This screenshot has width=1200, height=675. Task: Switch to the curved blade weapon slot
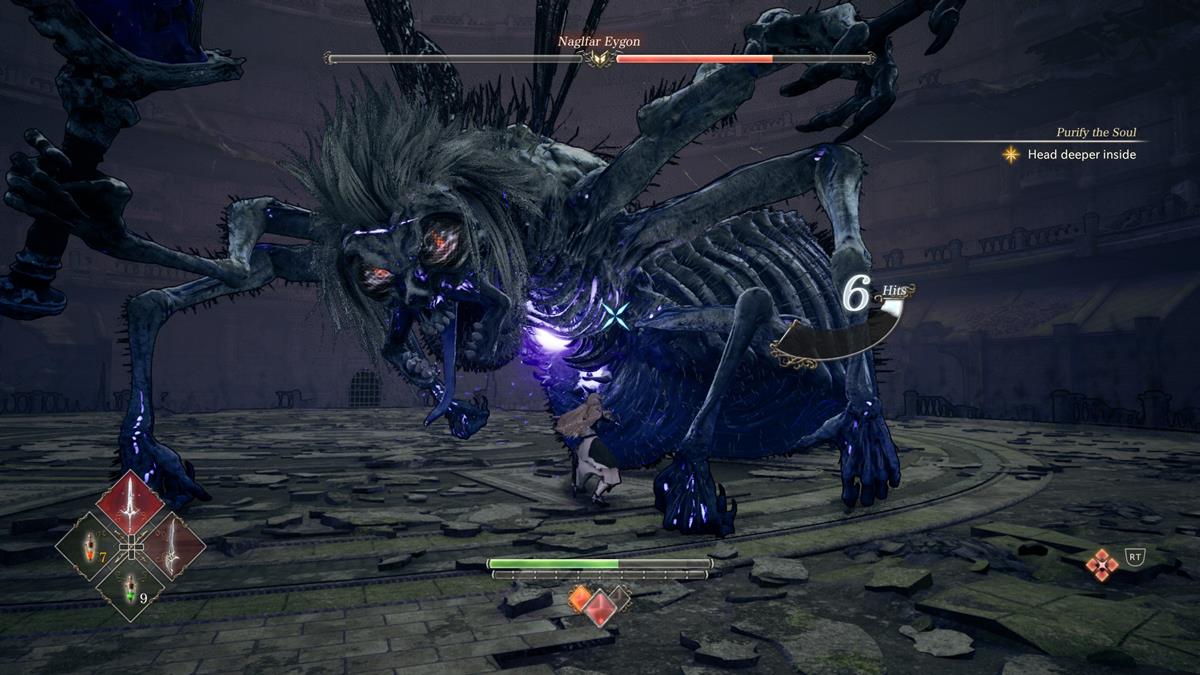173,547
